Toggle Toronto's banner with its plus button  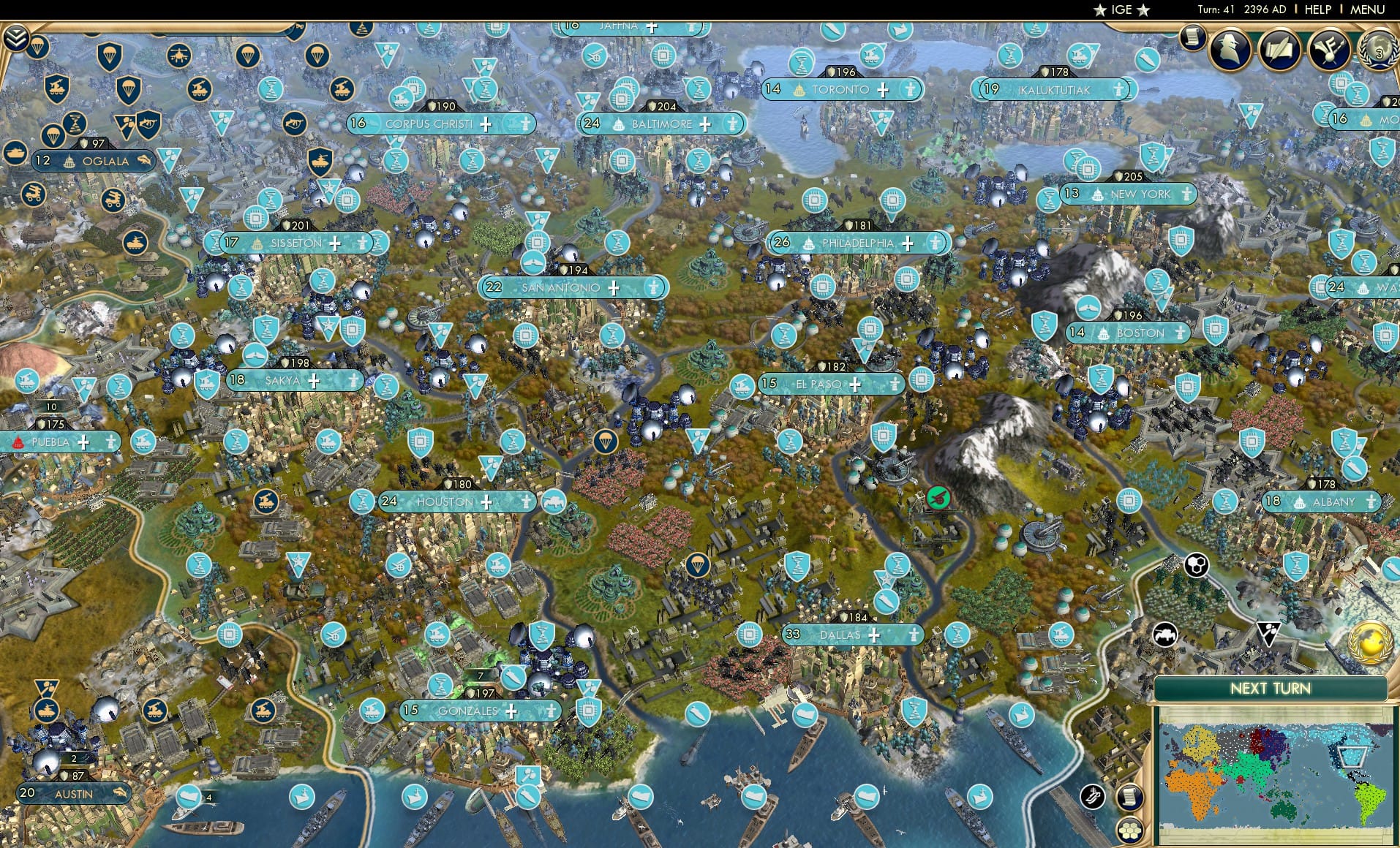click(x=884, y=91)
